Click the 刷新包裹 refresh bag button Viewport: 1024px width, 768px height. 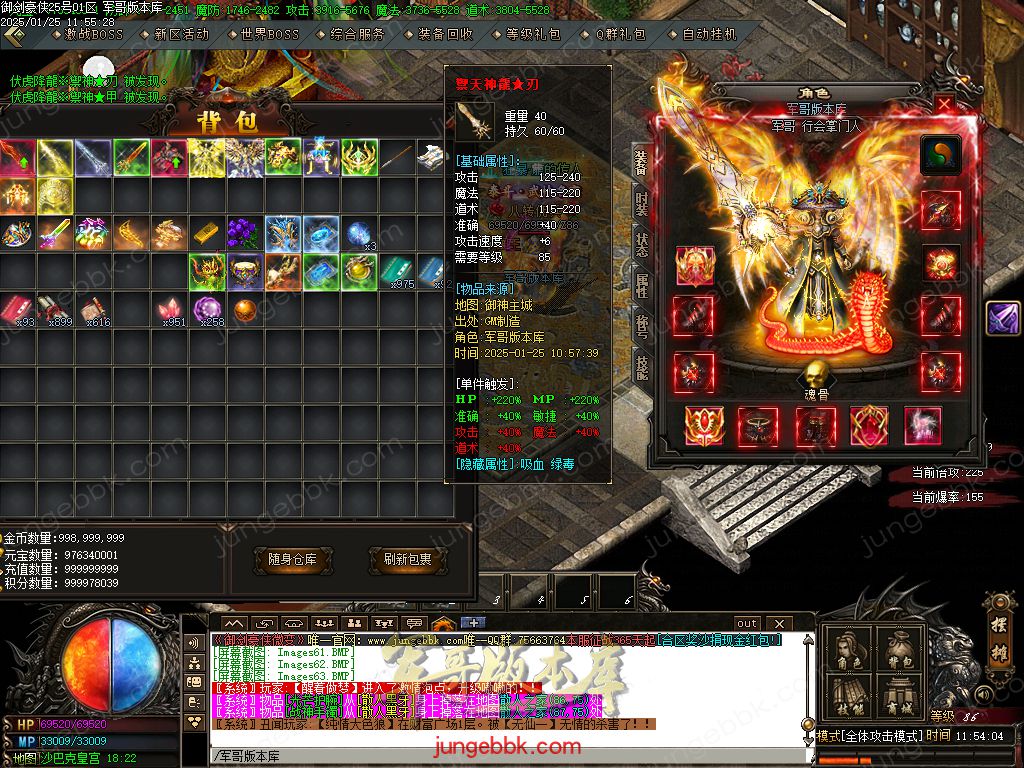pyautogui.click(x=407, y=560)
